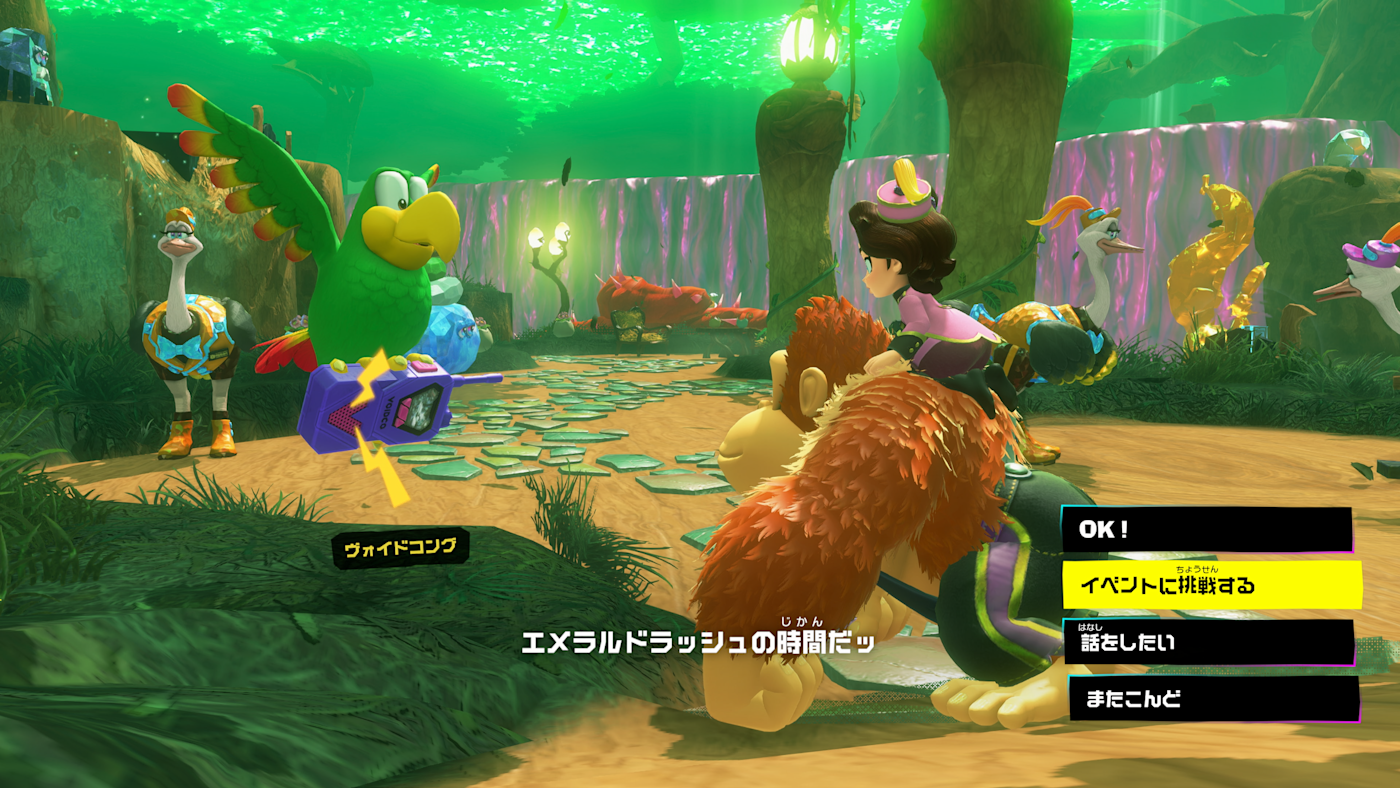The image size is (1400, 788).
Task: Select "イベントに挑戦する" option
Action: click(1211, 585)
